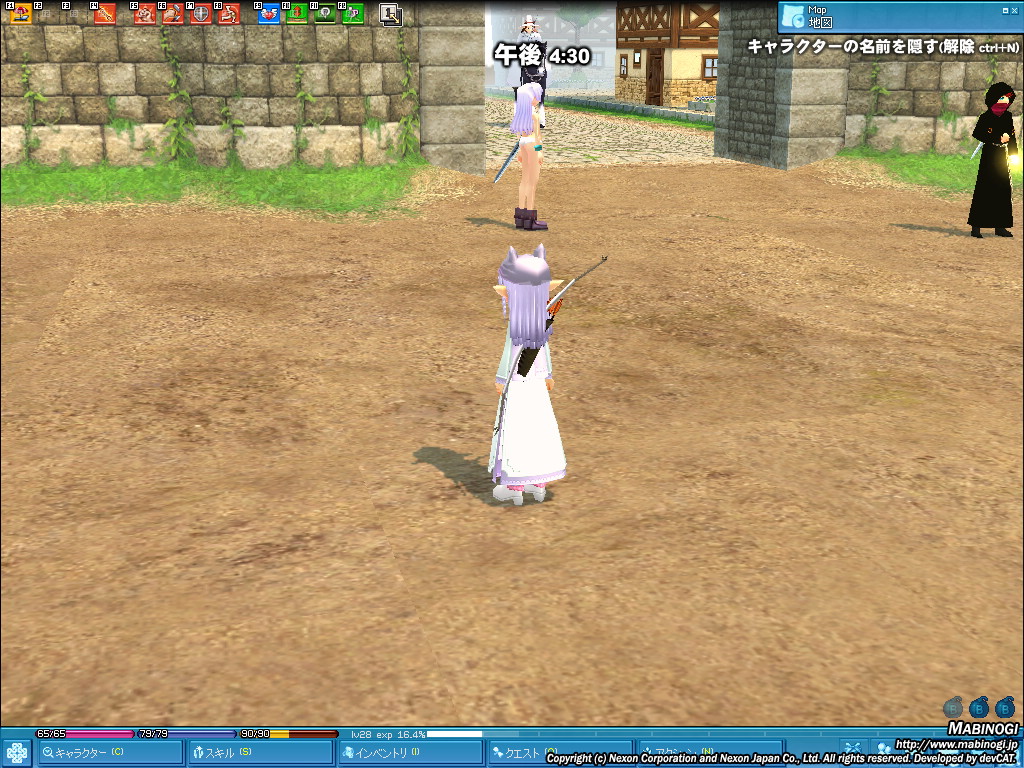Activate the F7 shield defense skill
The height and width of the screenshot is (768, 1024).
[x=201, y=14]
